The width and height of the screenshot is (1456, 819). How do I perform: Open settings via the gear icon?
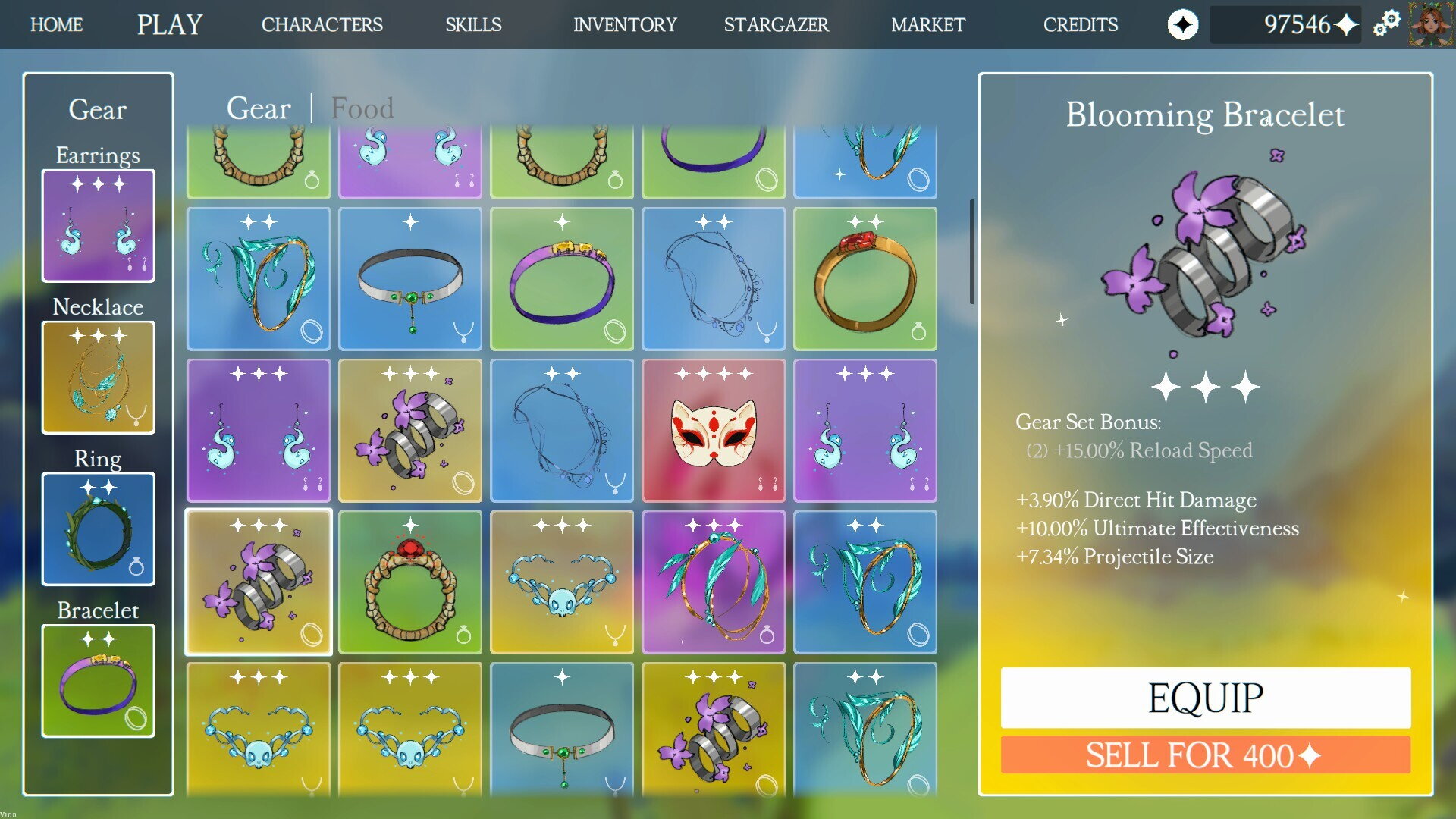tap(1386, 24)
